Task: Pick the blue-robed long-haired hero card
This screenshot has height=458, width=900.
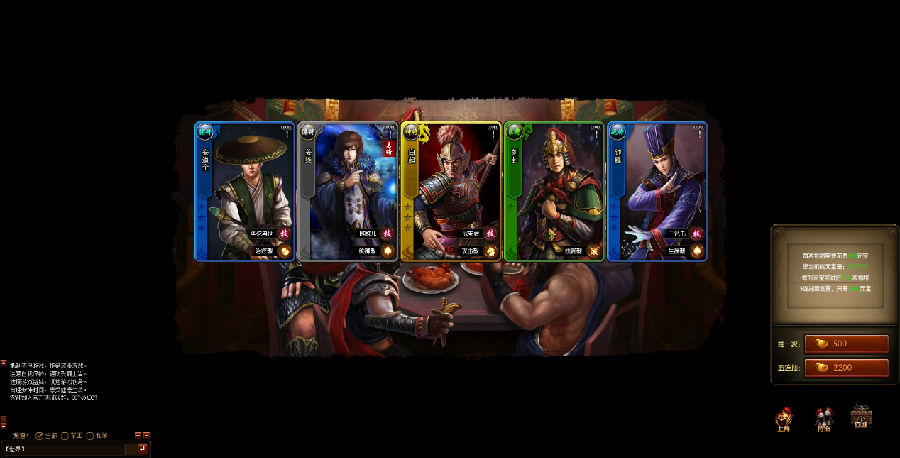Action: 348,191
